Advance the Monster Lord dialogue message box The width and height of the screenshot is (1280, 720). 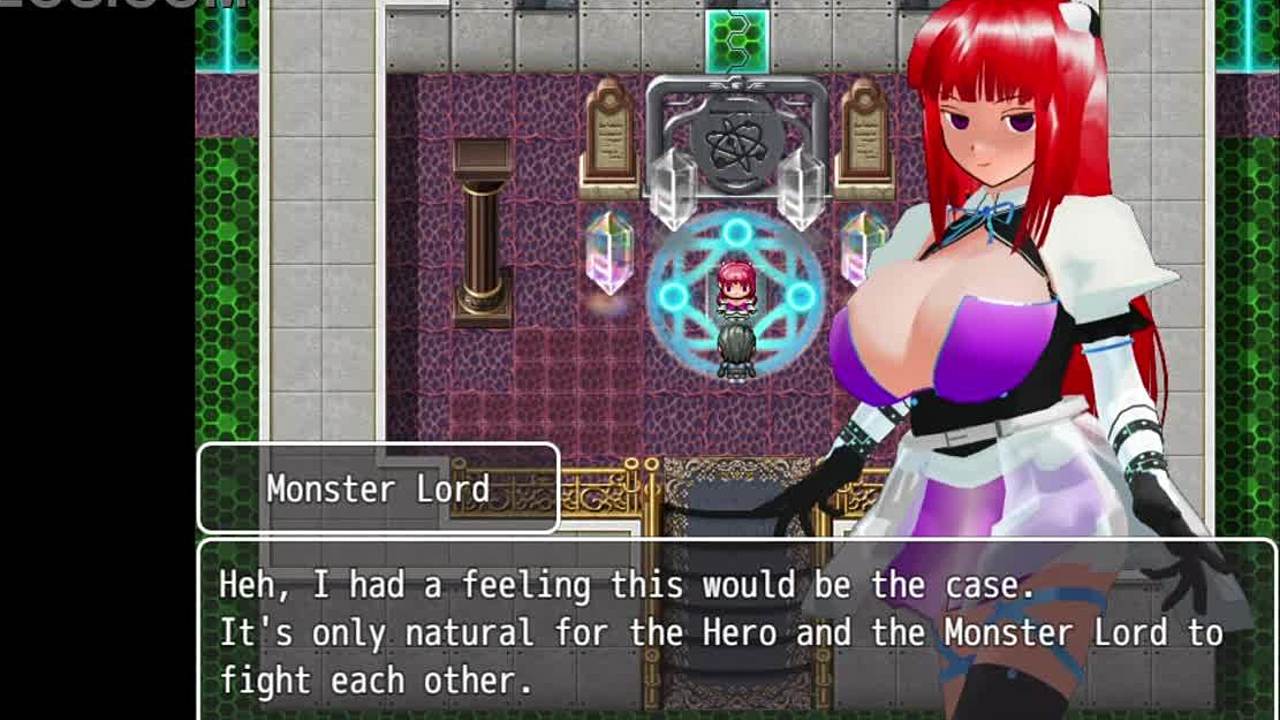[x=720, y=630]
